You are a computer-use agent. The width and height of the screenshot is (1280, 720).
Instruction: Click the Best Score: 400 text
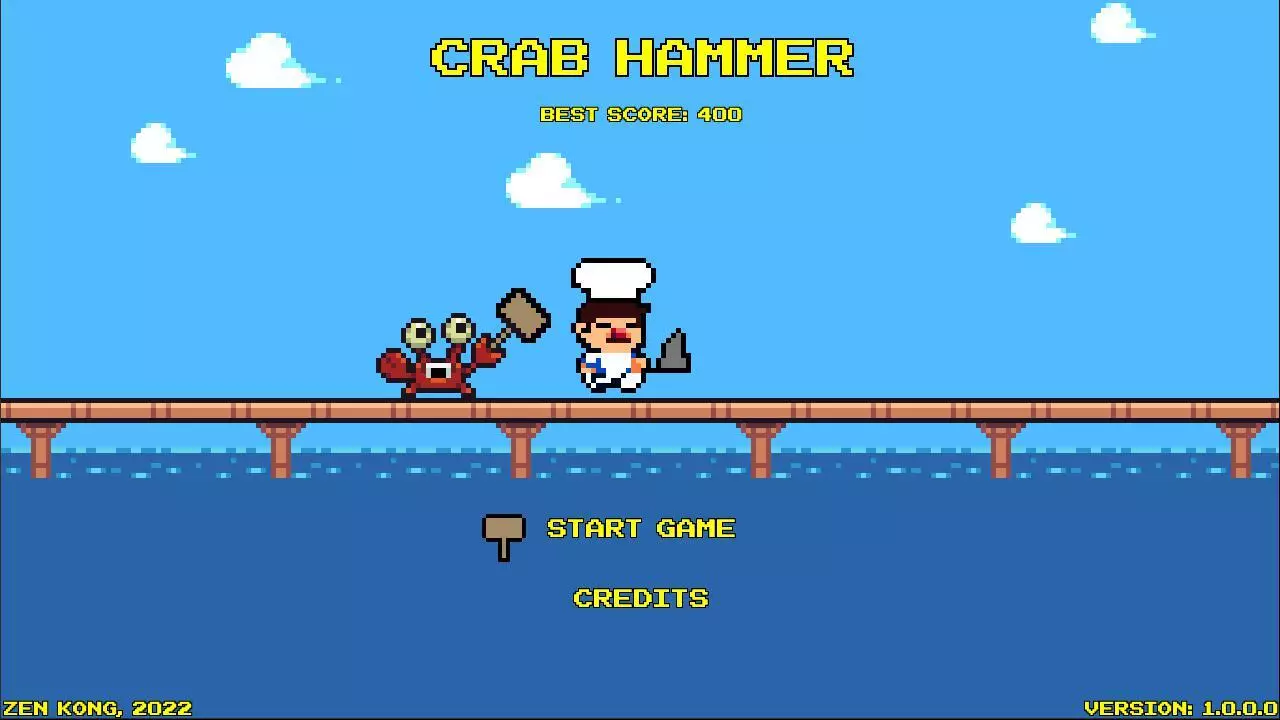[x=638, y=114]
